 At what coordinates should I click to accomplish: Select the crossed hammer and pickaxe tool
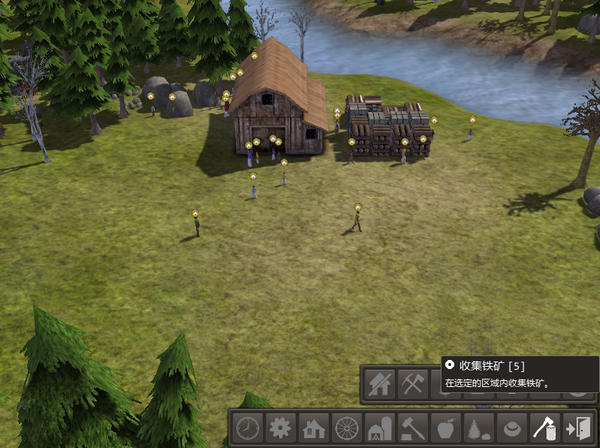(412, 384)
